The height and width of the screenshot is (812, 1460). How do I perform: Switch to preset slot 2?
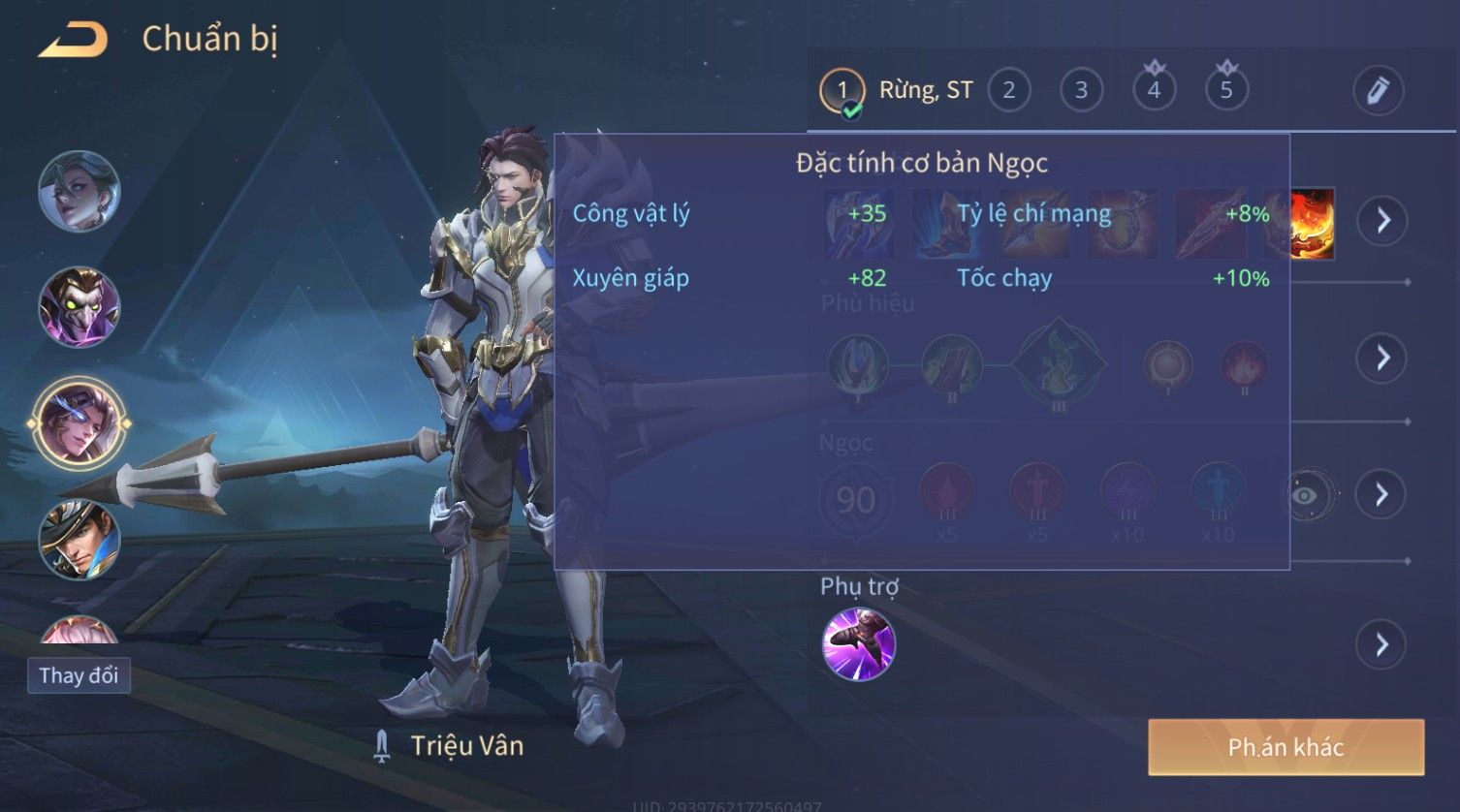(x=1008, y=91)
